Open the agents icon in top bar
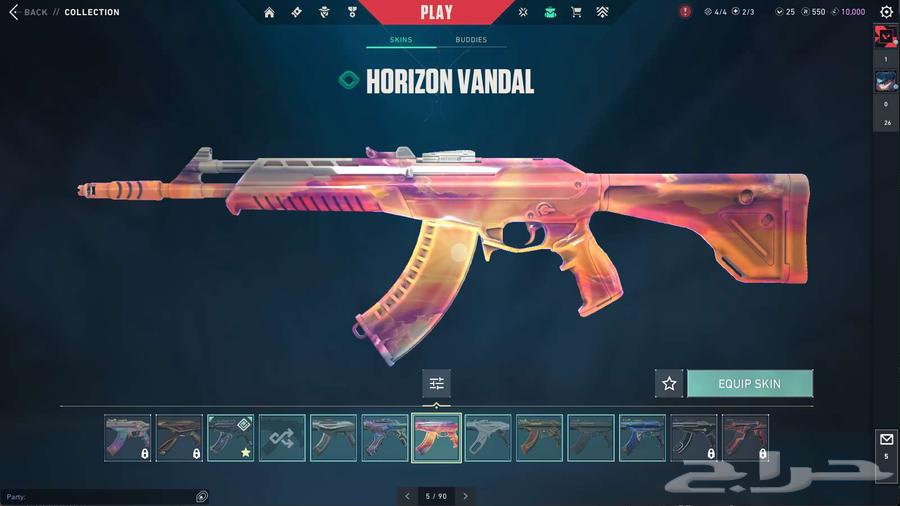This screenshot has height=506, width=900. (x=323, y=13)
